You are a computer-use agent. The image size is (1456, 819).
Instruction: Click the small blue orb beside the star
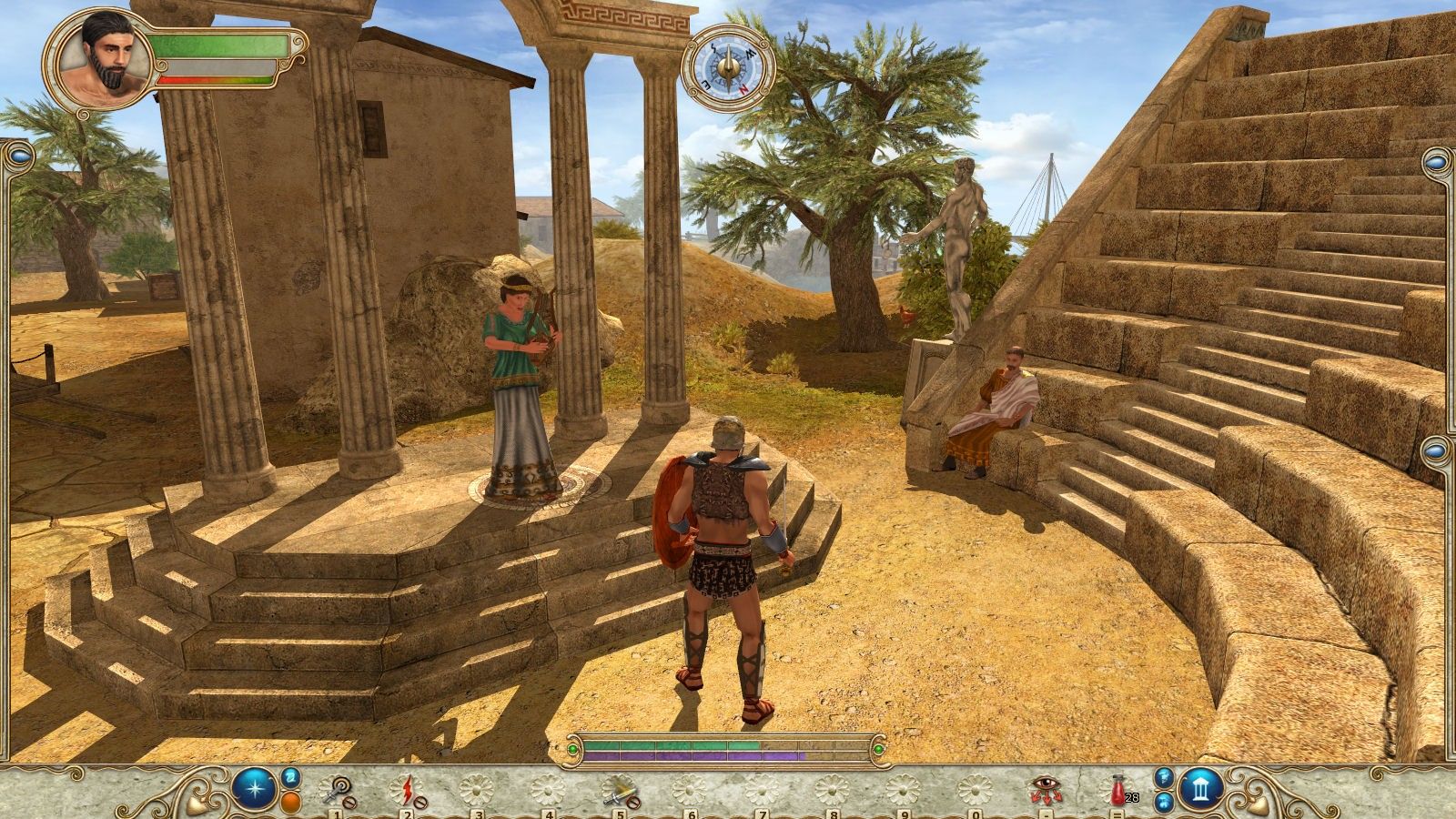tap(290, 776)
